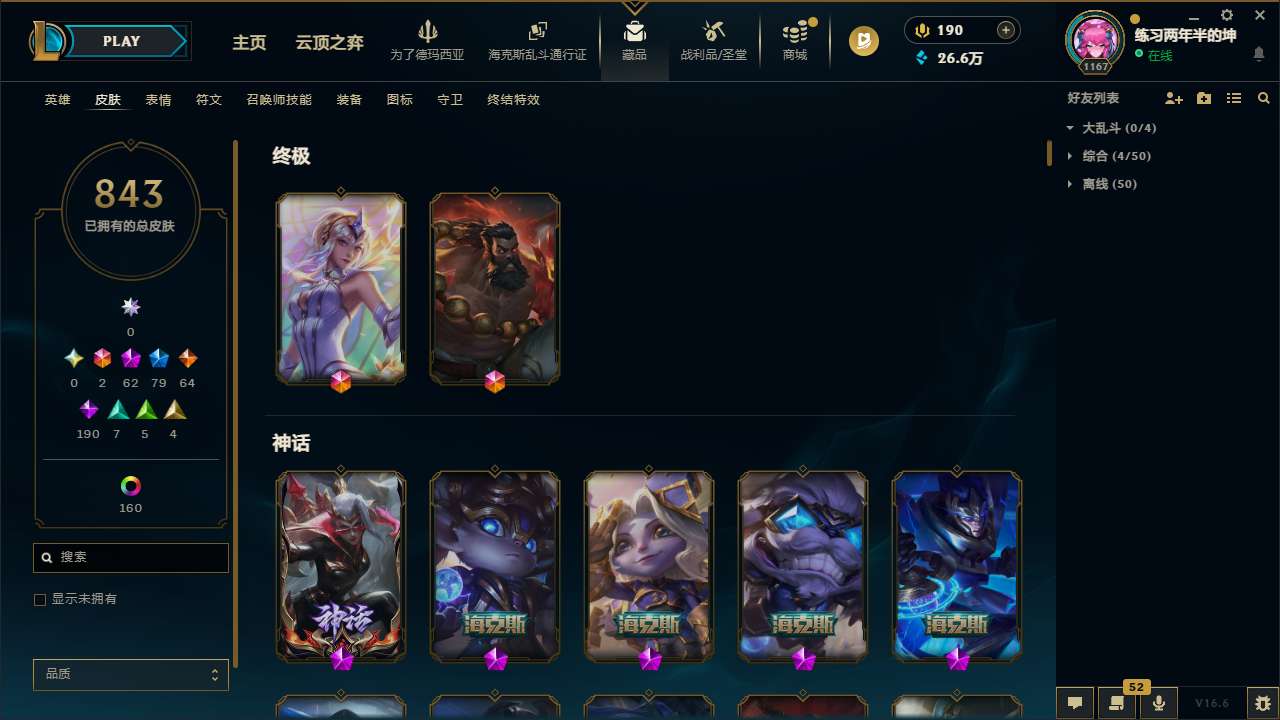
Task: Click the friends list view icon
Action: point(1234,98)
